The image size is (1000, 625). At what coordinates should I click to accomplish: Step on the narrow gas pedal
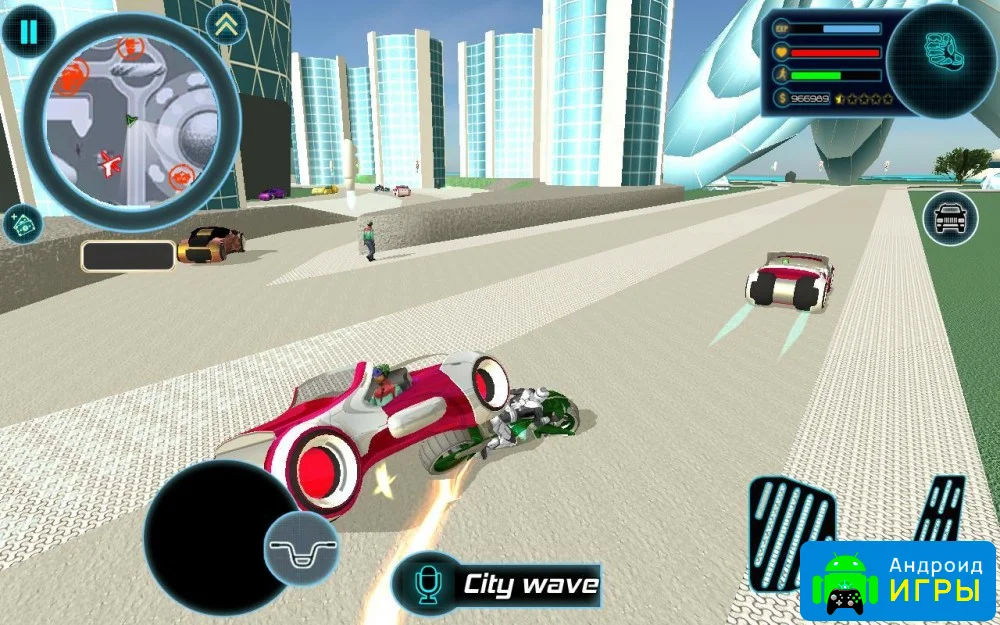point(941,510)
